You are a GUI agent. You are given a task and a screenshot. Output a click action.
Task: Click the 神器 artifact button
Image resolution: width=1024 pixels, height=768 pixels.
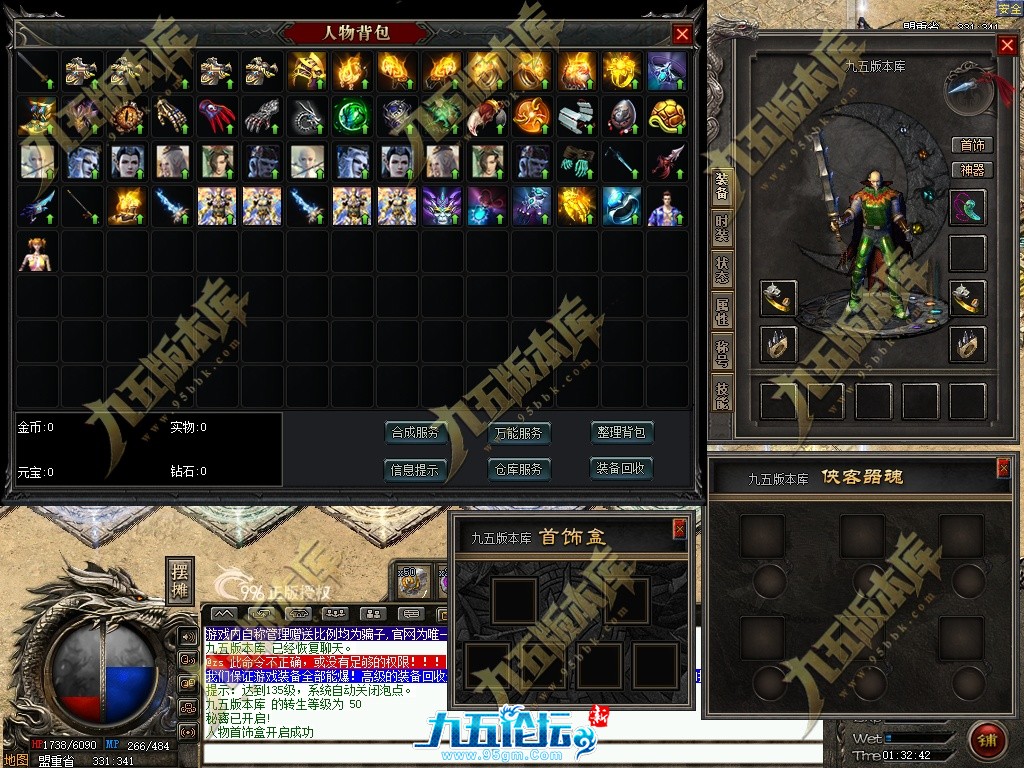pyautogui.click(x=972, y=170)
